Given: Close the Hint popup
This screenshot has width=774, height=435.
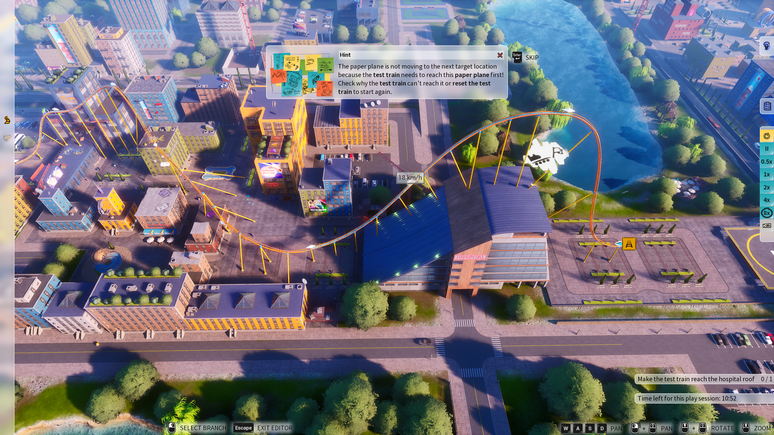Looking at the screenshot, I should pos(500,55).
